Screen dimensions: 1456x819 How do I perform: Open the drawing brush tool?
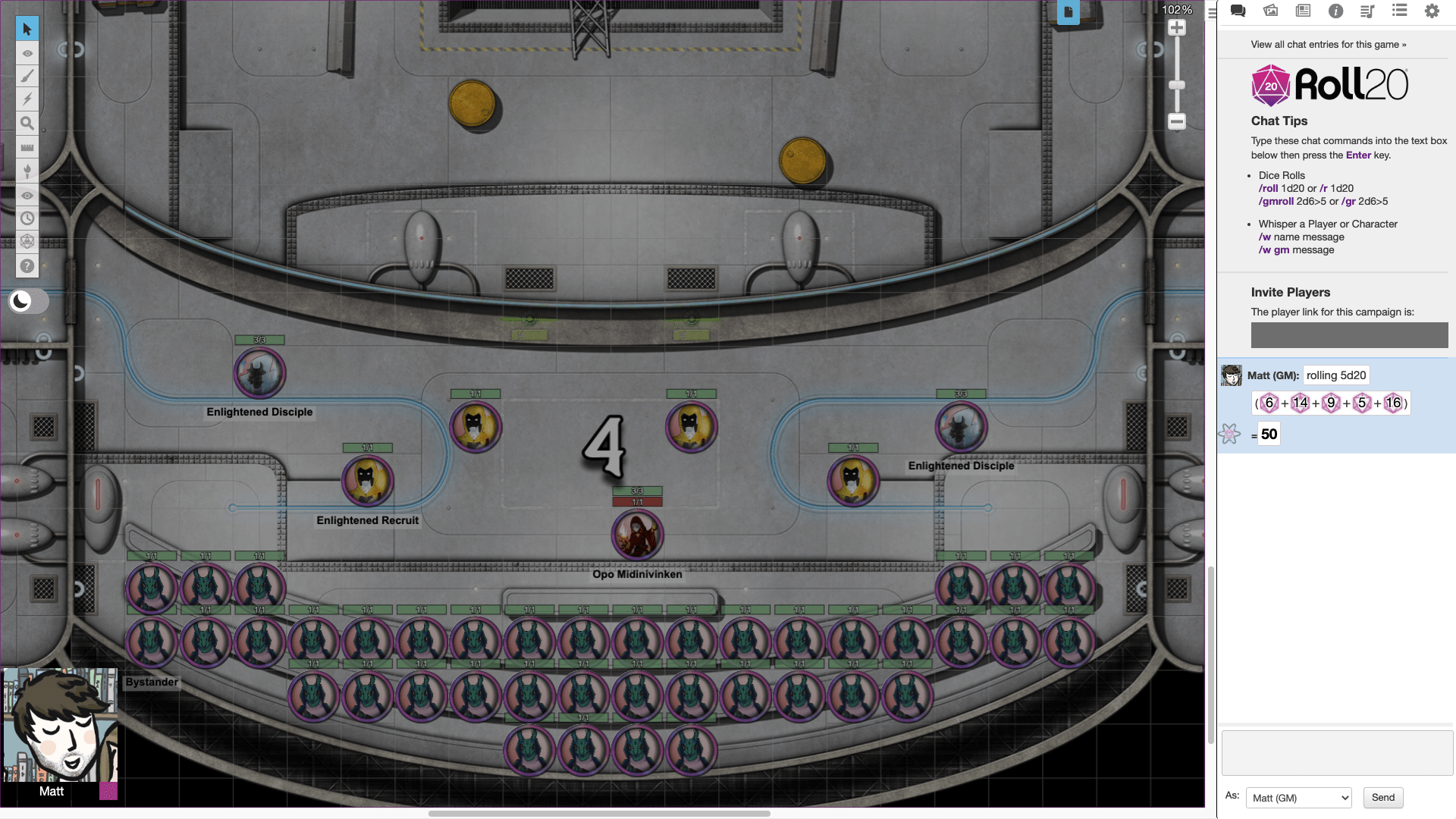click(27, 76)
